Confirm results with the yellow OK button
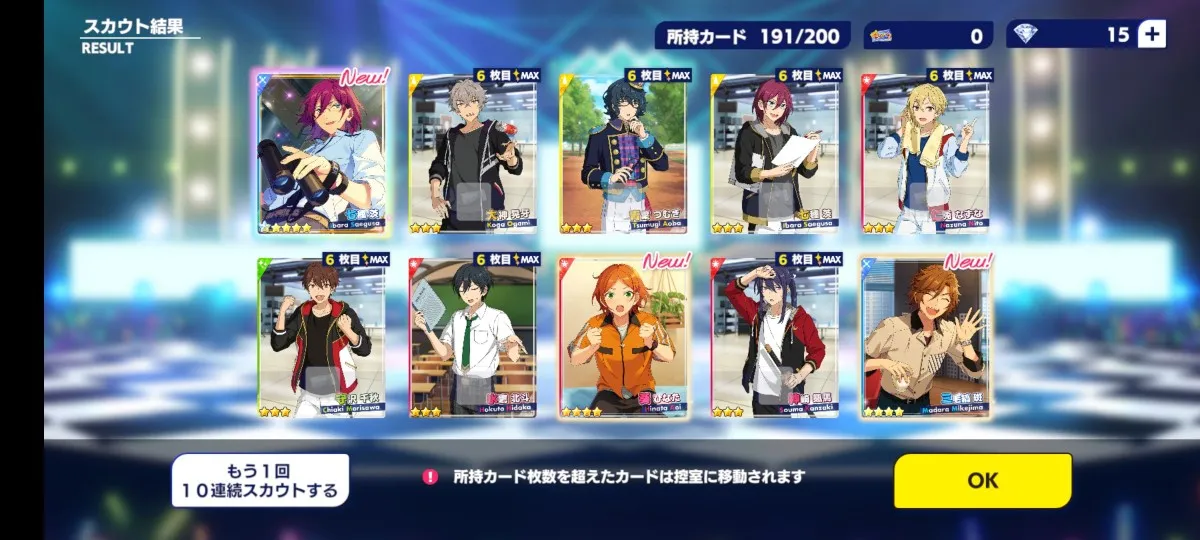The height and width of the screenshot is (540, 1200). (x=982, y=481)
